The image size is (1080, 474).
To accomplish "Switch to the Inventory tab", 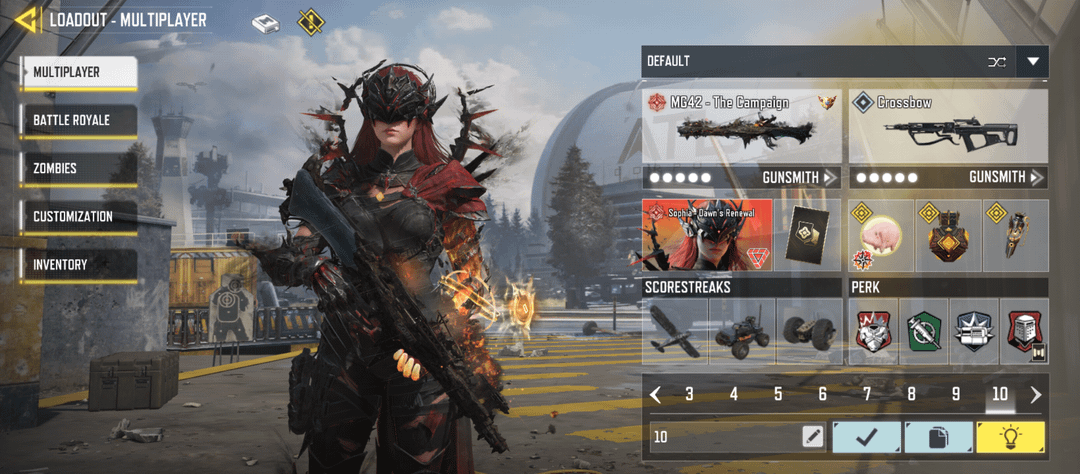I will (x=78, y=264).
